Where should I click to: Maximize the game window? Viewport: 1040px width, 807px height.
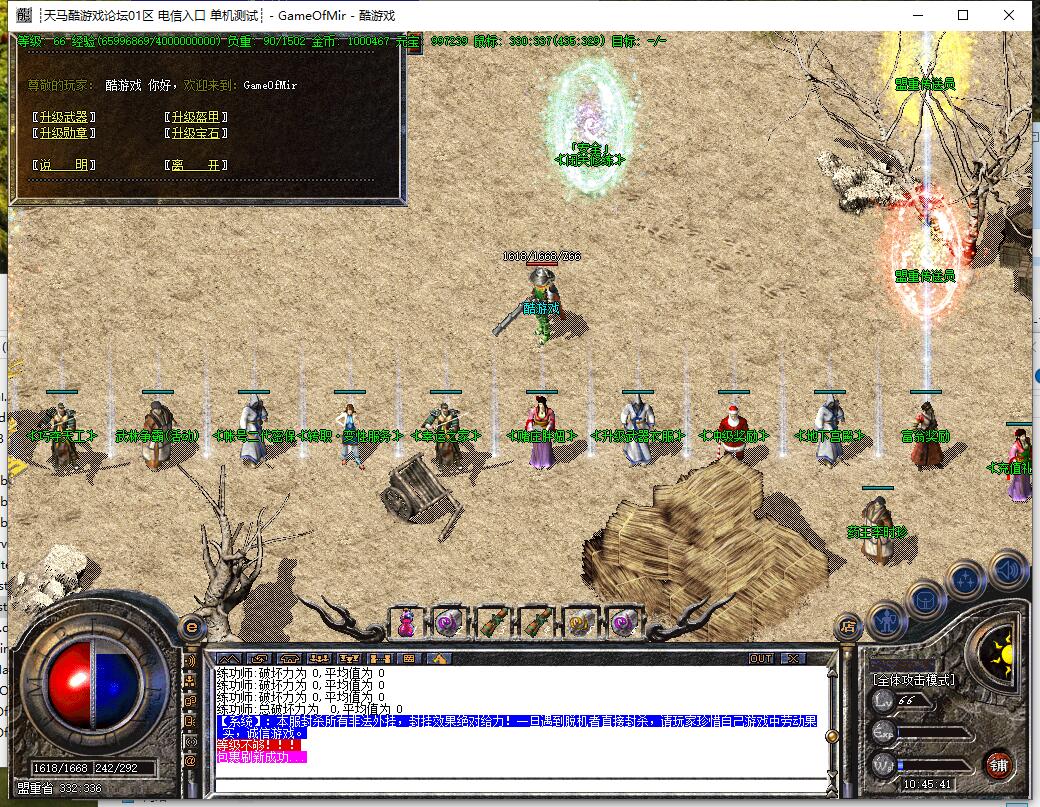963,15
